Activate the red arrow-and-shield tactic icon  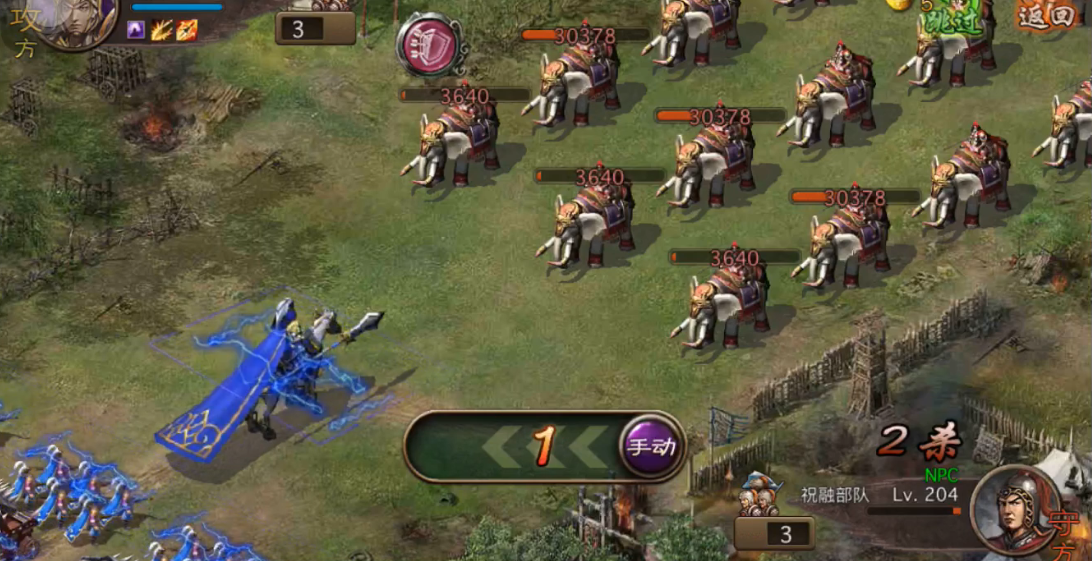click(x=428, y=43)
